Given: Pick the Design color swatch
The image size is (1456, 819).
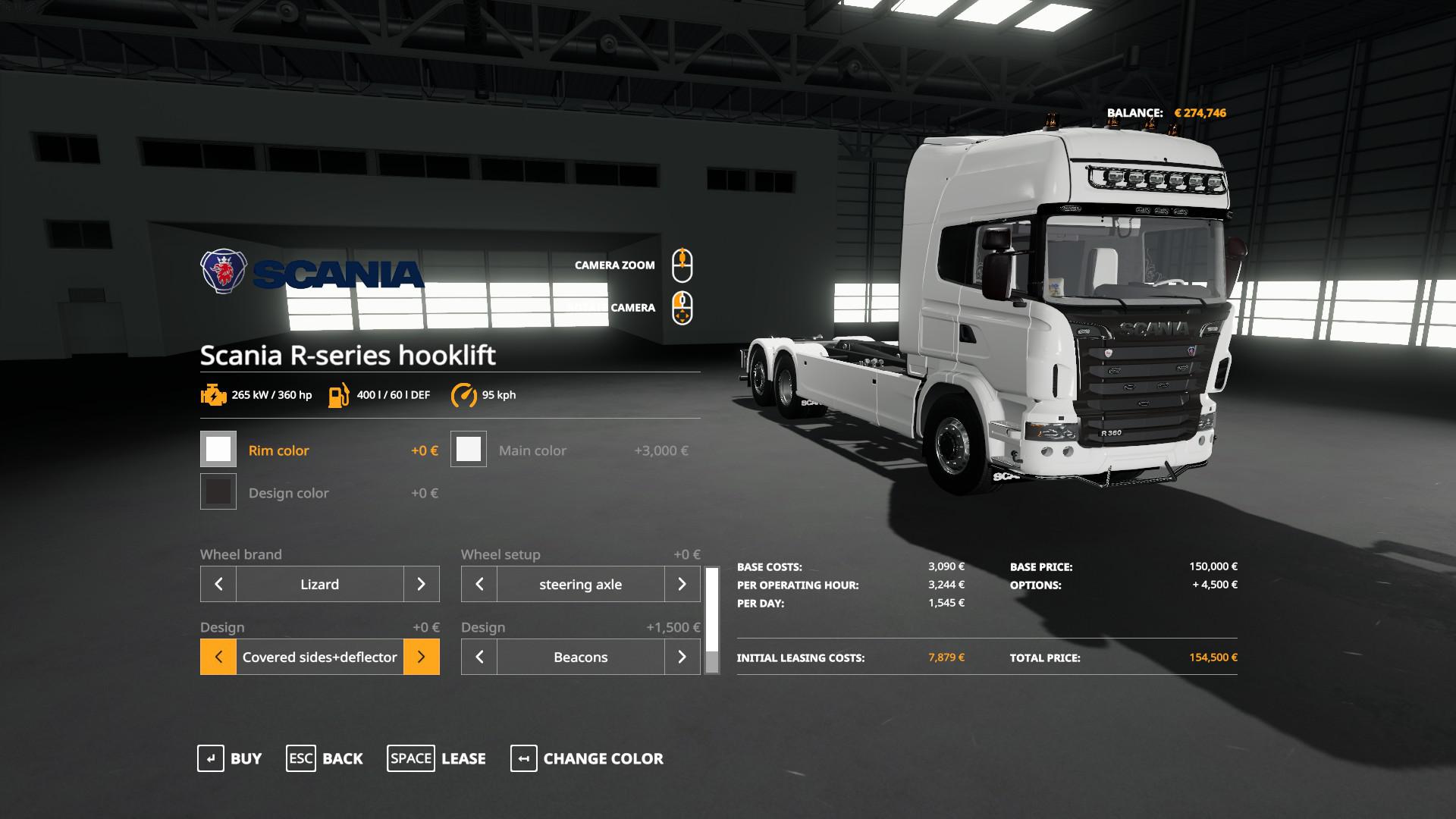Looking at the screenshot, I should tap(218, 492).
